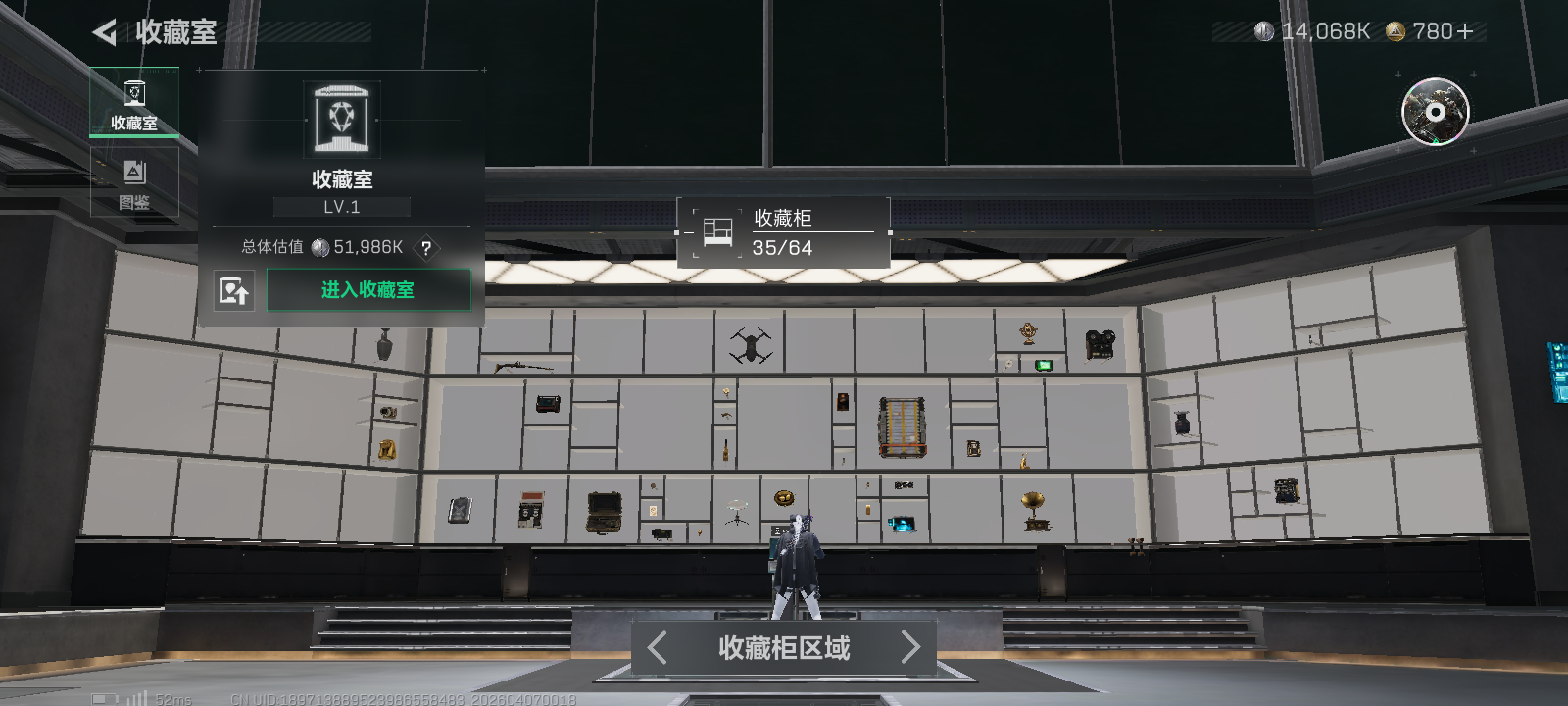Switch to the 图鉴 sidebar tab
Screen dimensions: 1568x706
(134, 181)
